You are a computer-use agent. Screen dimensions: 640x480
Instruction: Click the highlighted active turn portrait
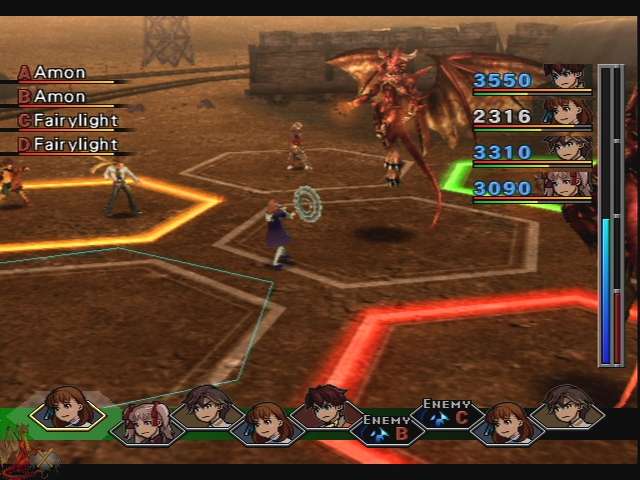tap(67, 408)
